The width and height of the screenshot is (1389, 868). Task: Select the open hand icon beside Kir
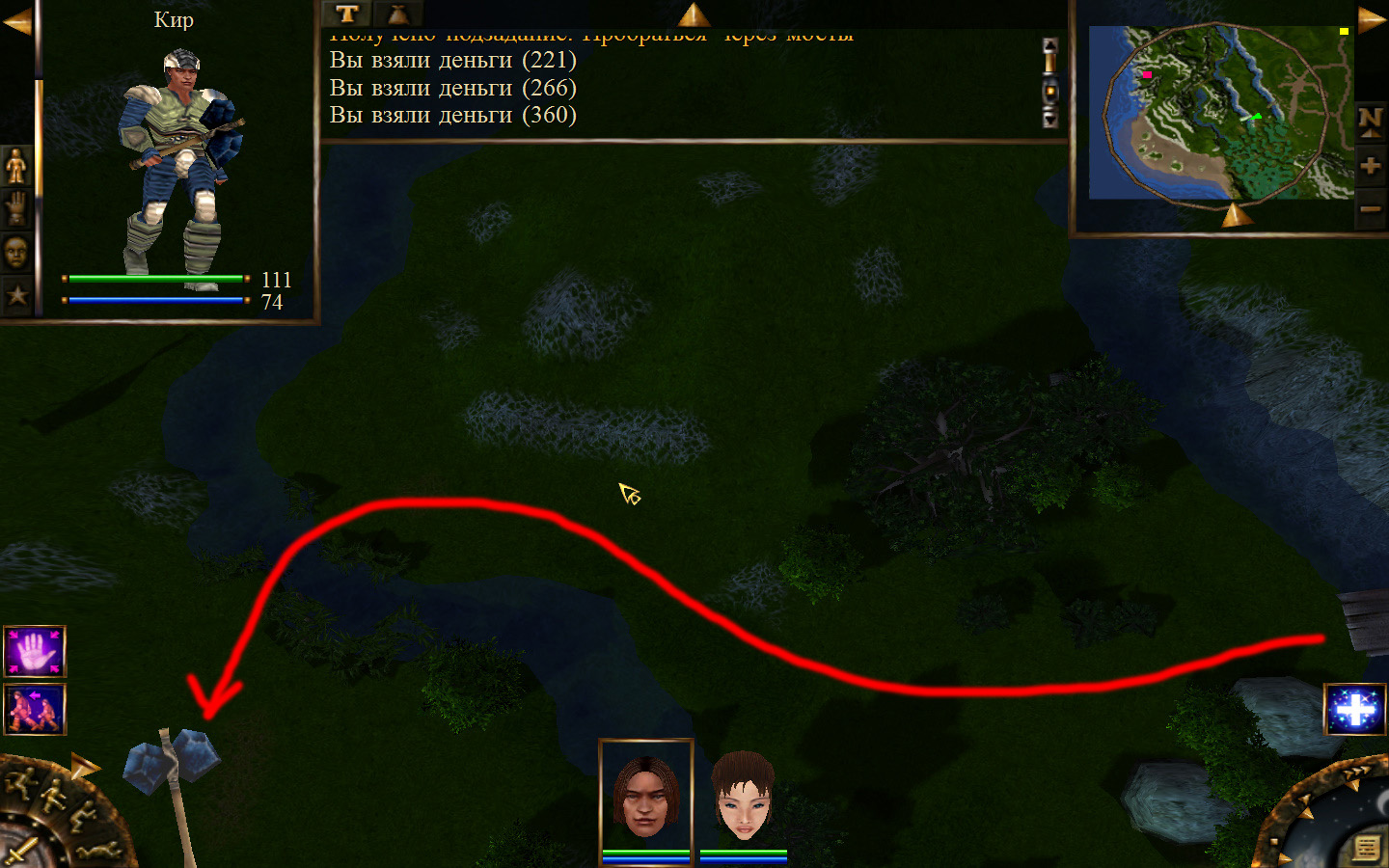16,209
